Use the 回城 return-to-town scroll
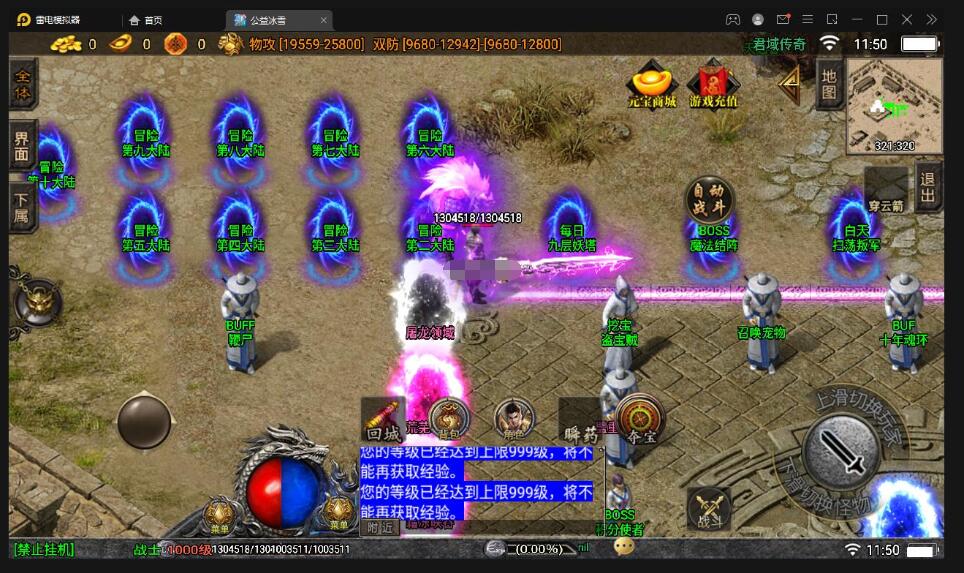Image resolution: width=964 pixels, height=573 pixels. pos(383,420)
